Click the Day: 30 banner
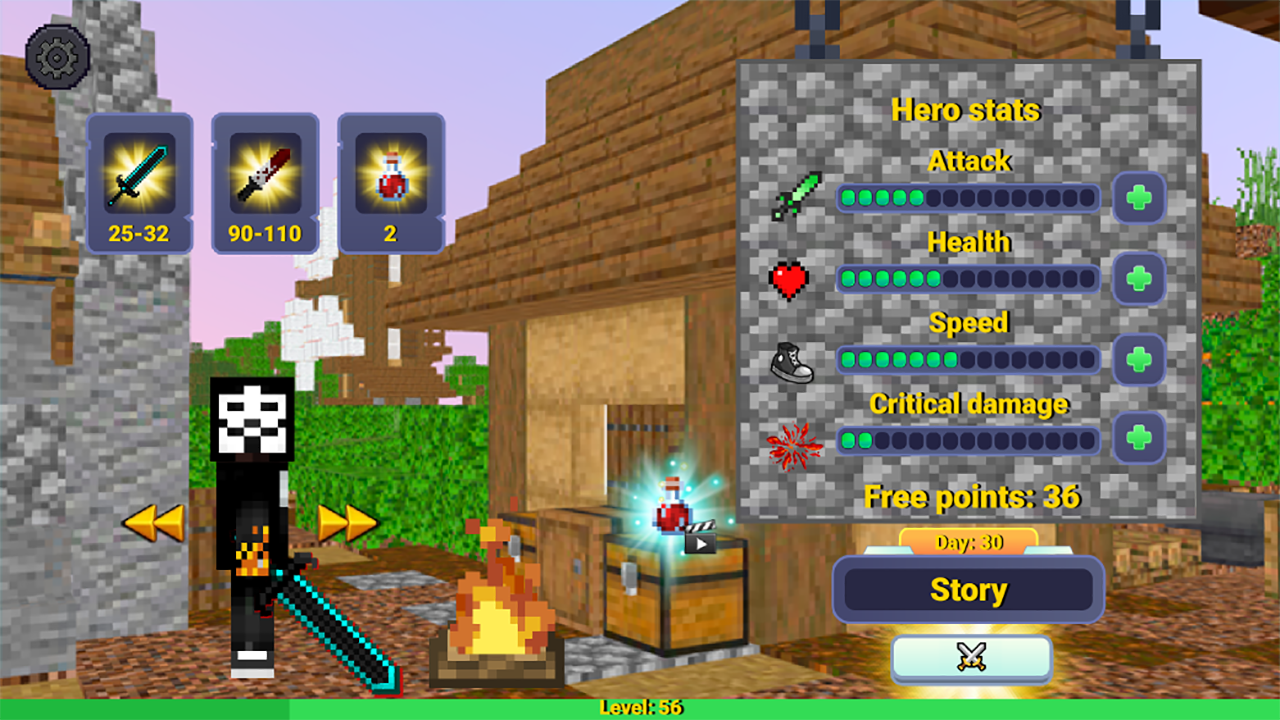 (x=968, y=540)
